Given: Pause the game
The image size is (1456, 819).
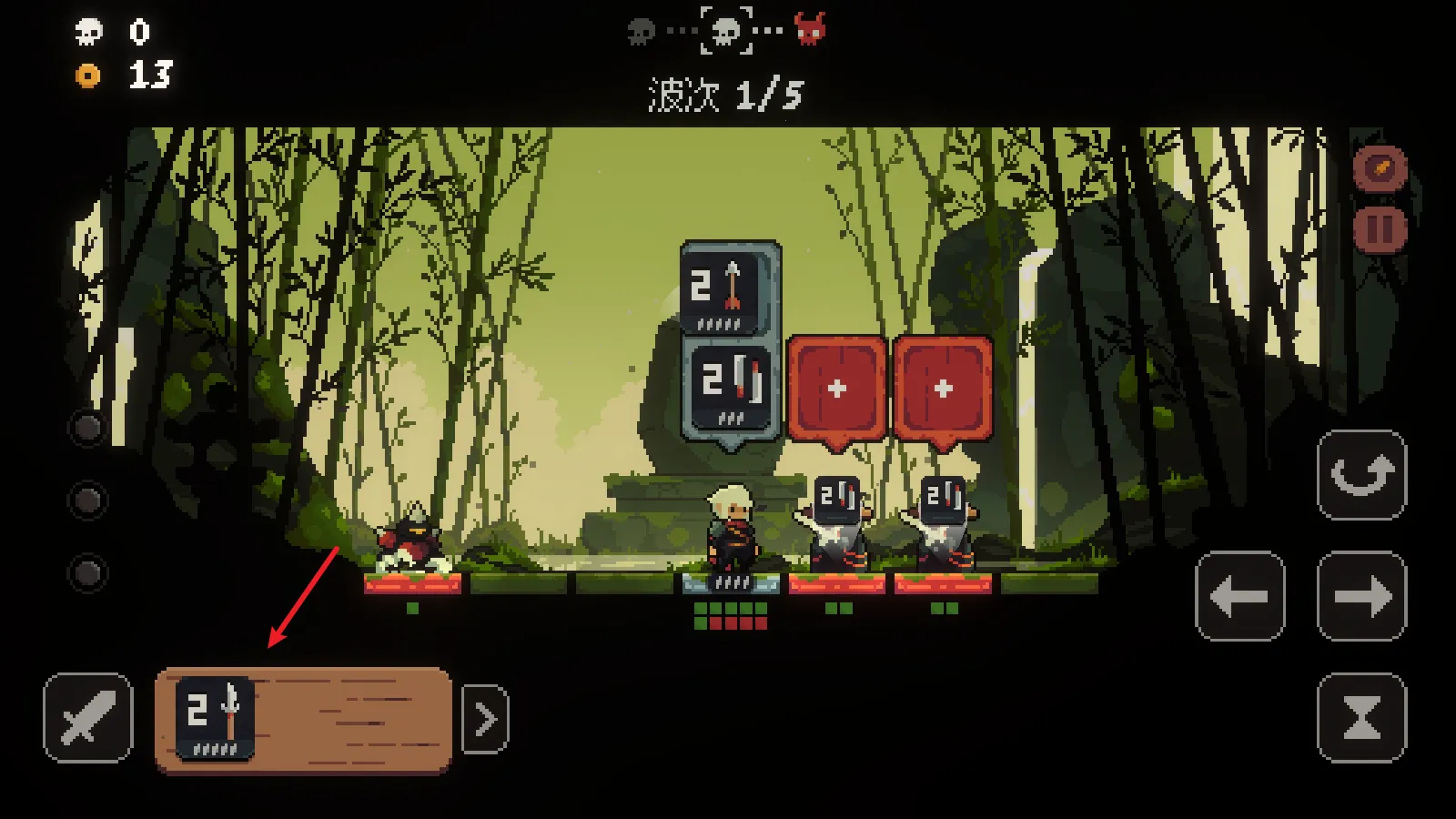Looking at the screenshot, I should [x=1380, y=228].
